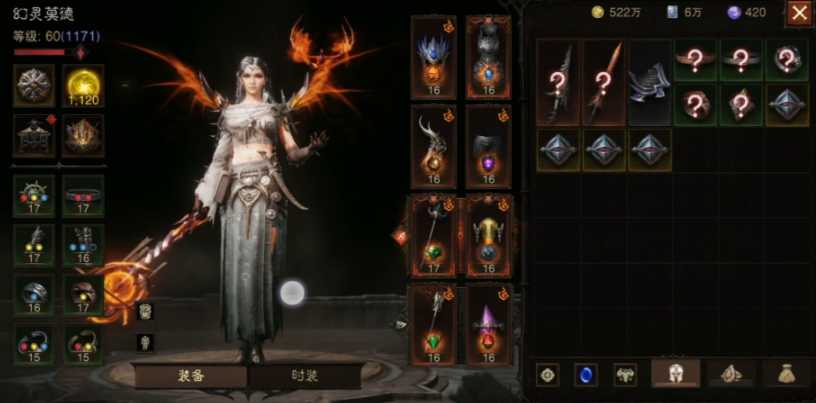The height and width of the screenshot is (403, 816).
Task: Open the crosshair target filter icon
Action: click(x=547, y=374)
